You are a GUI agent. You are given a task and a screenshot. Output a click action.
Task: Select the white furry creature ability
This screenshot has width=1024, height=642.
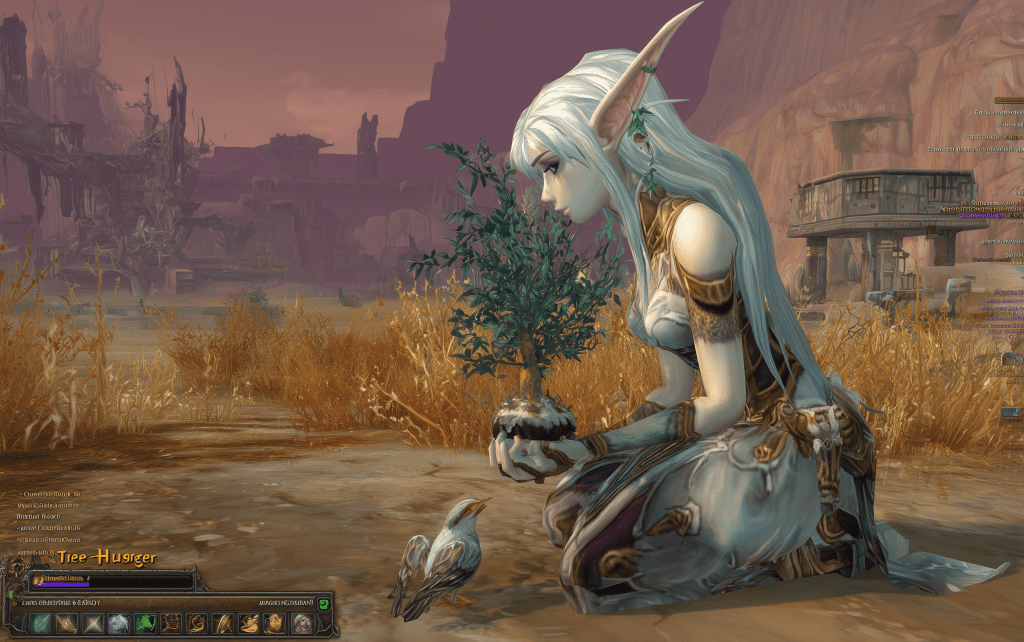119,624
